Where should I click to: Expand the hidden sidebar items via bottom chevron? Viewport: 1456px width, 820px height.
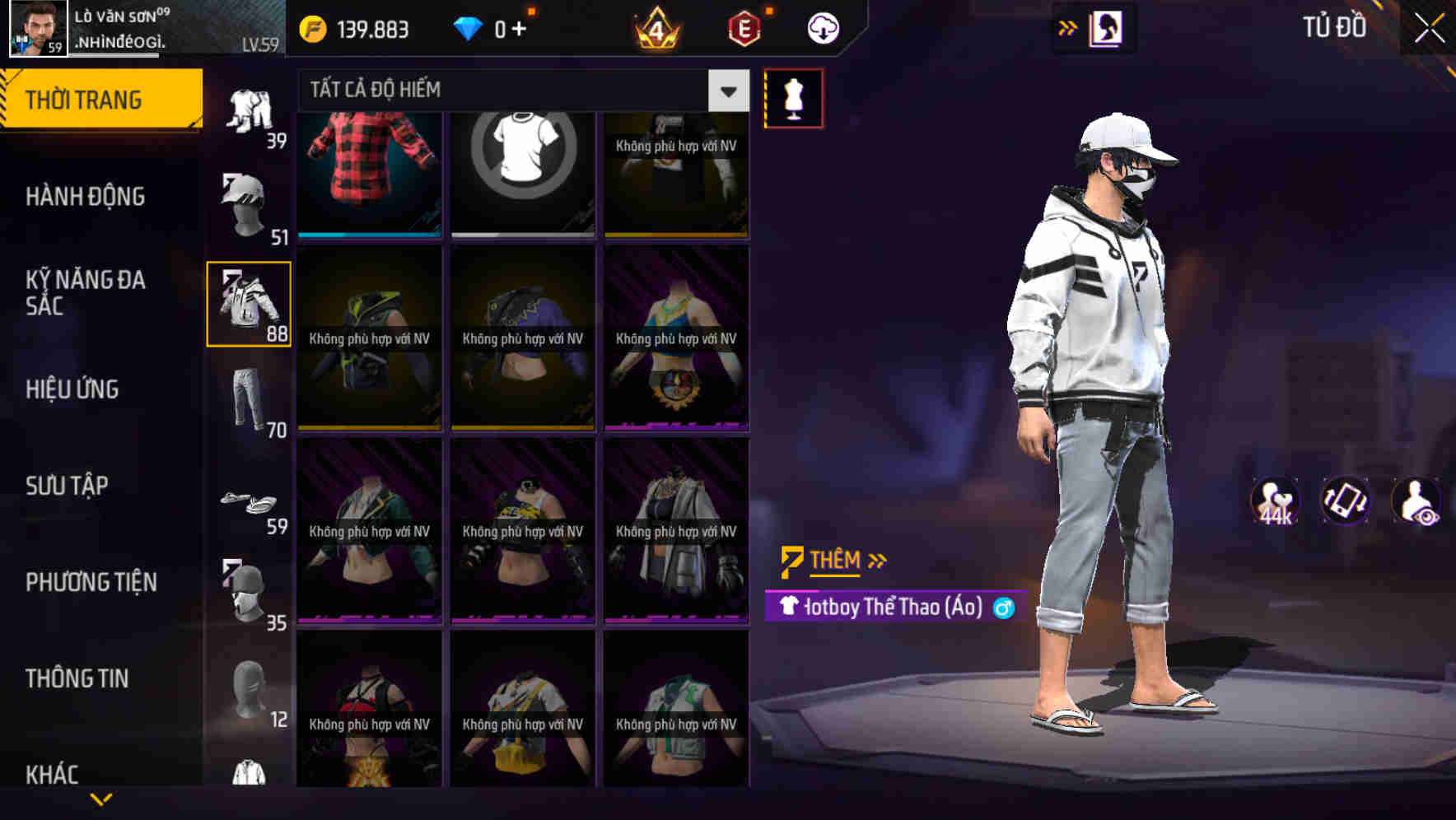101,797
